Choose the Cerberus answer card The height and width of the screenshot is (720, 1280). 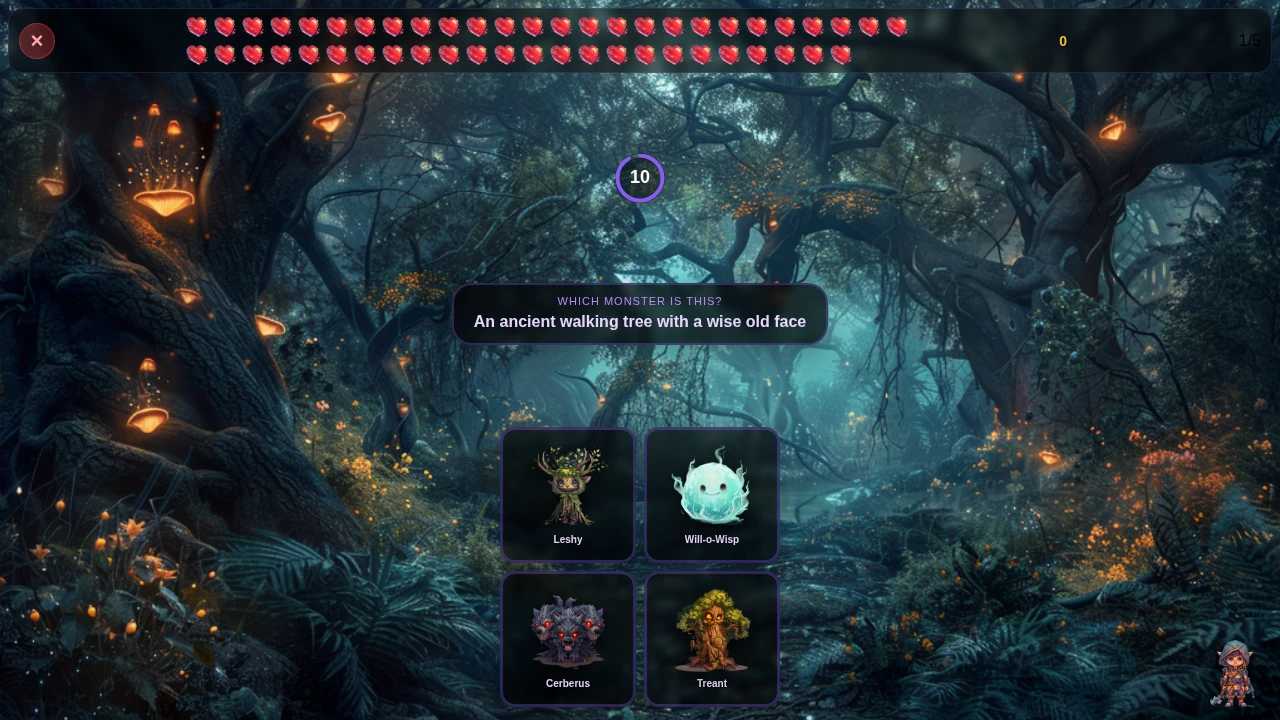coord(568,639)
